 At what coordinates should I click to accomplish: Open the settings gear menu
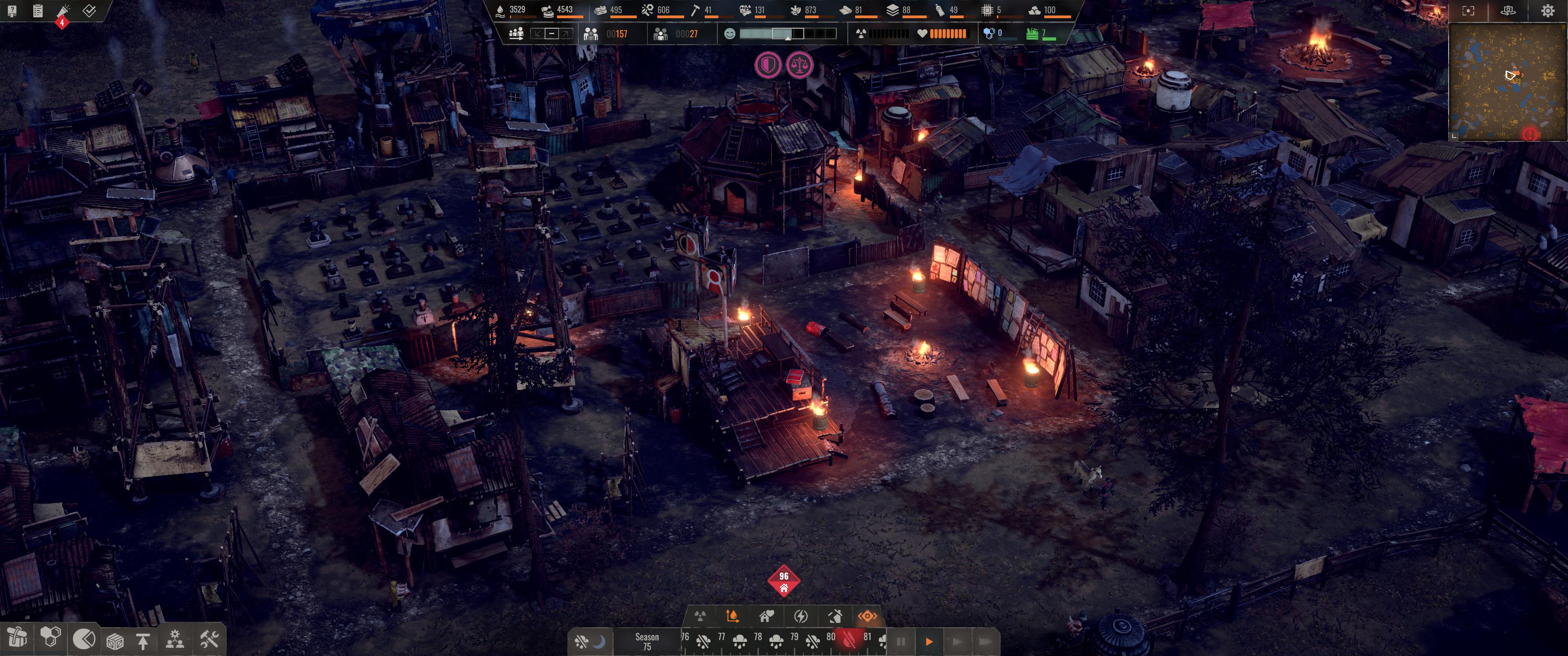[x=1547, y=11]
